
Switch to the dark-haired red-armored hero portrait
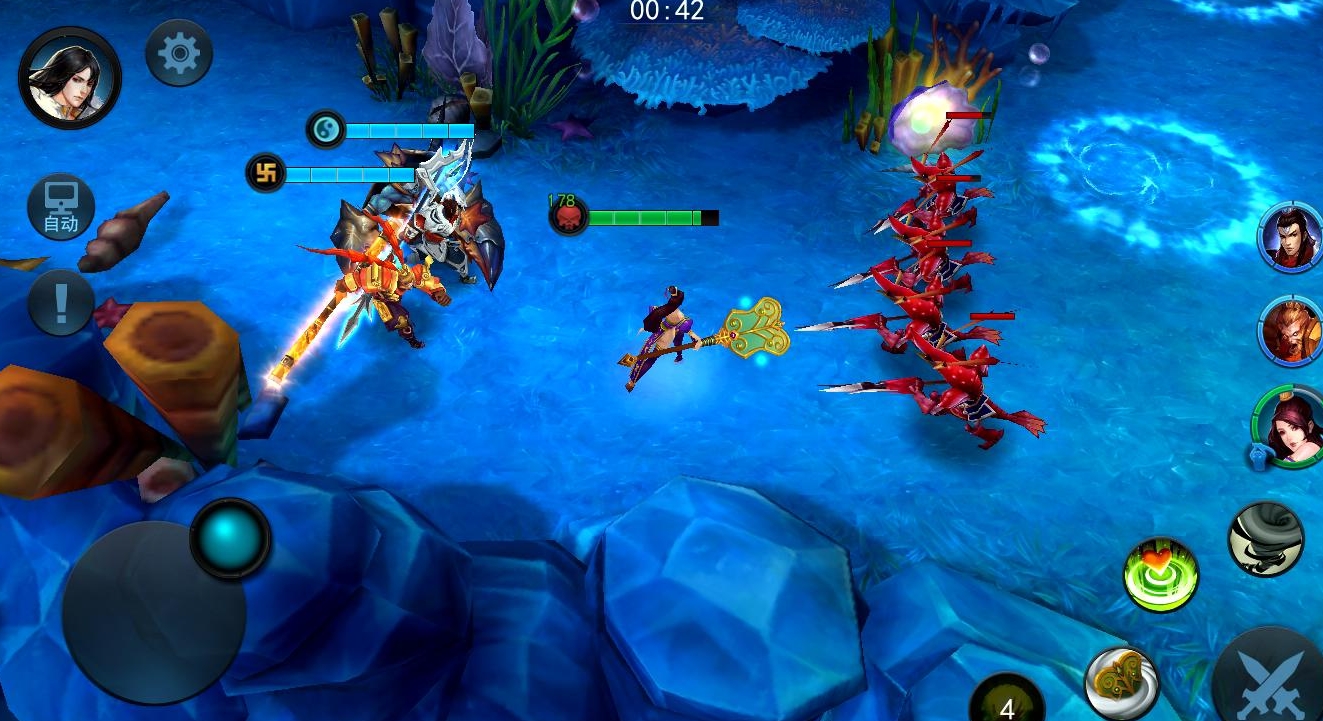pyautogui.click(x=1291, y=237)
